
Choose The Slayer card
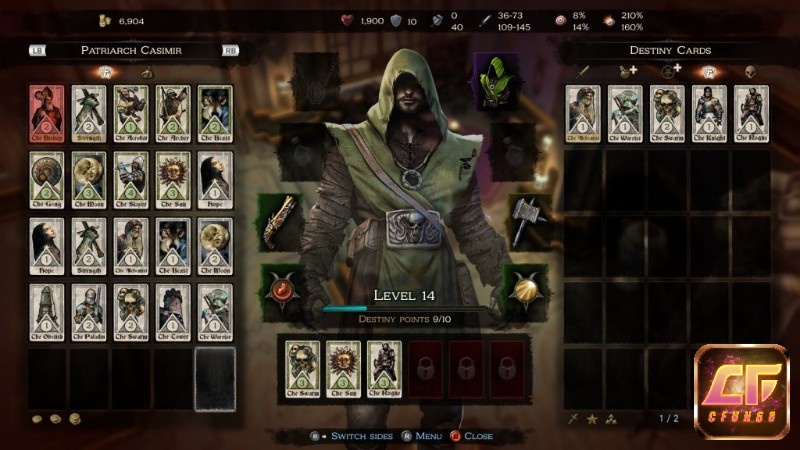[x=131, y=177]
